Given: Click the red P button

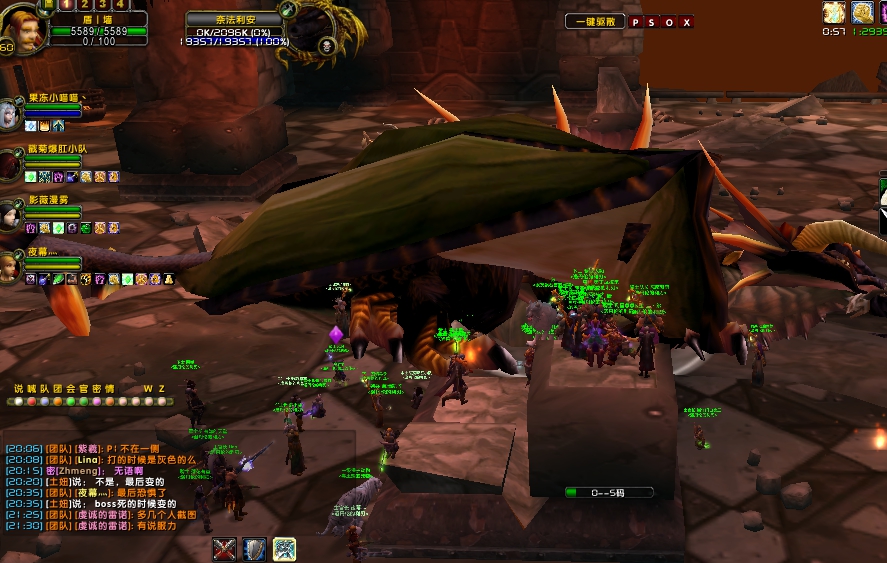Looking at the screenshot, I should pos(636,22).
